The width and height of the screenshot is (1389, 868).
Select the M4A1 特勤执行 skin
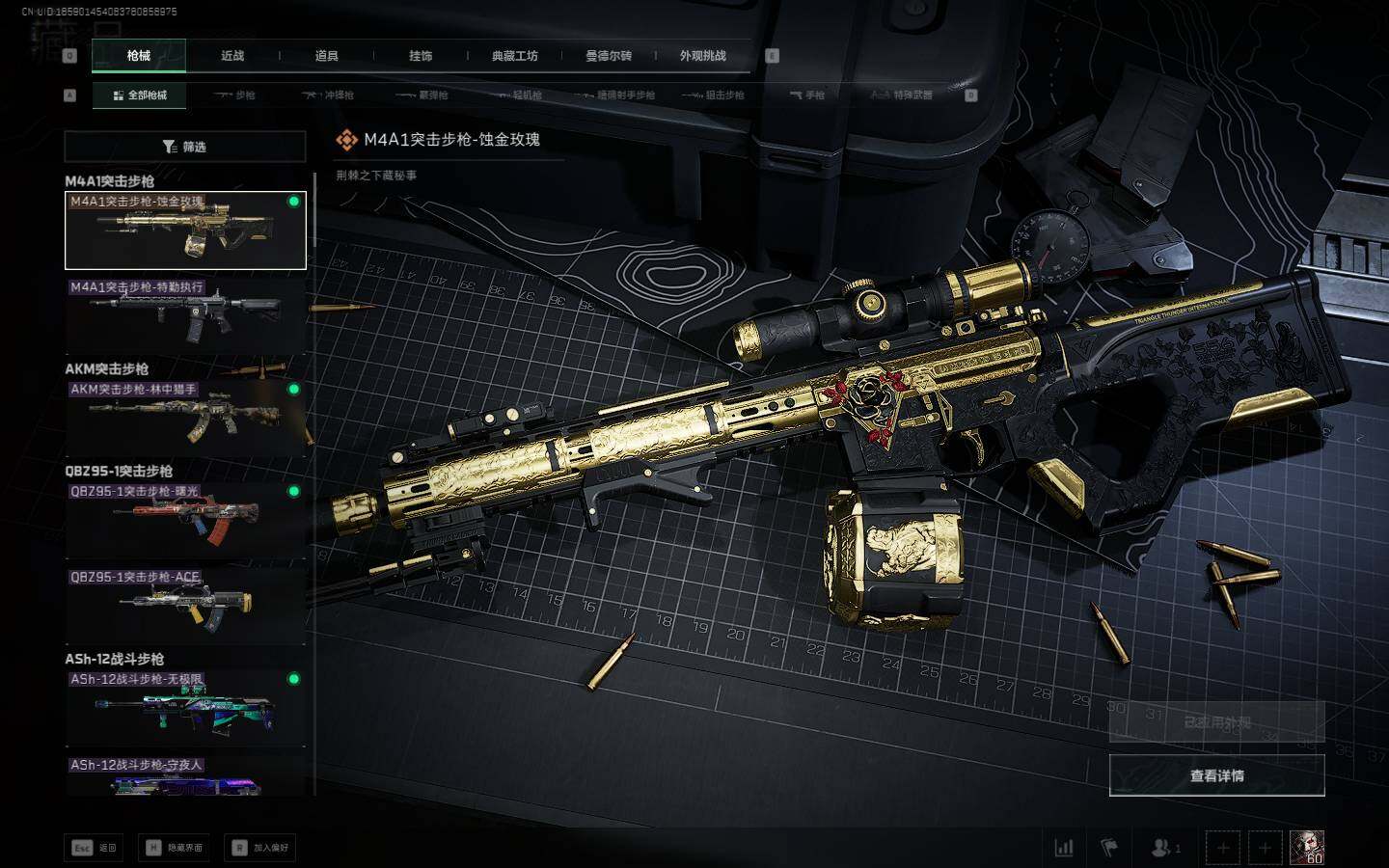tap(185, 315)
